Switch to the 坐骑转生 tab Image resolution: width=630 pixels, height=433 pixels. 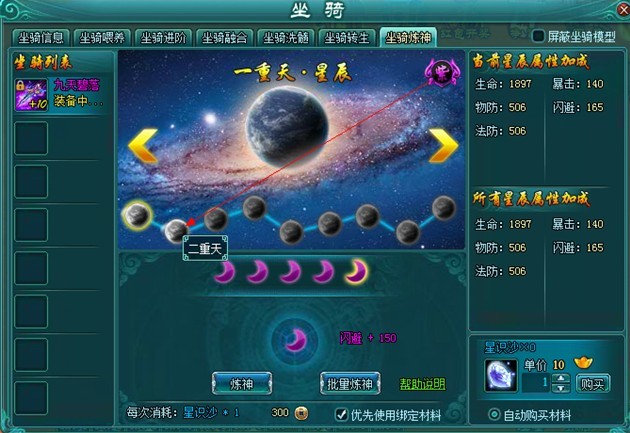[347, 38]
